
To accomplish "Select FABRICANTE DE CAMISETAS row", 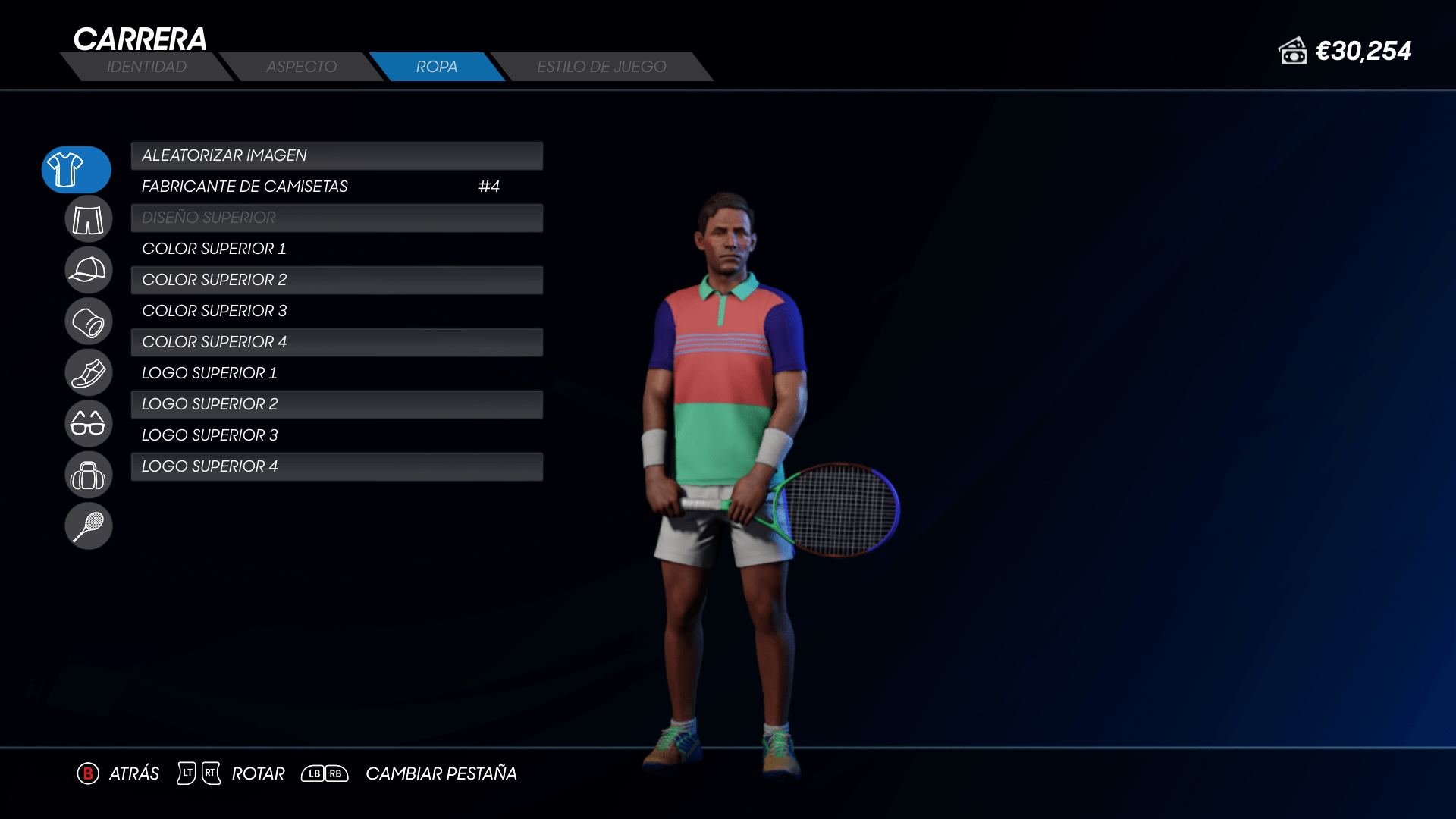I will coord(337,187).
